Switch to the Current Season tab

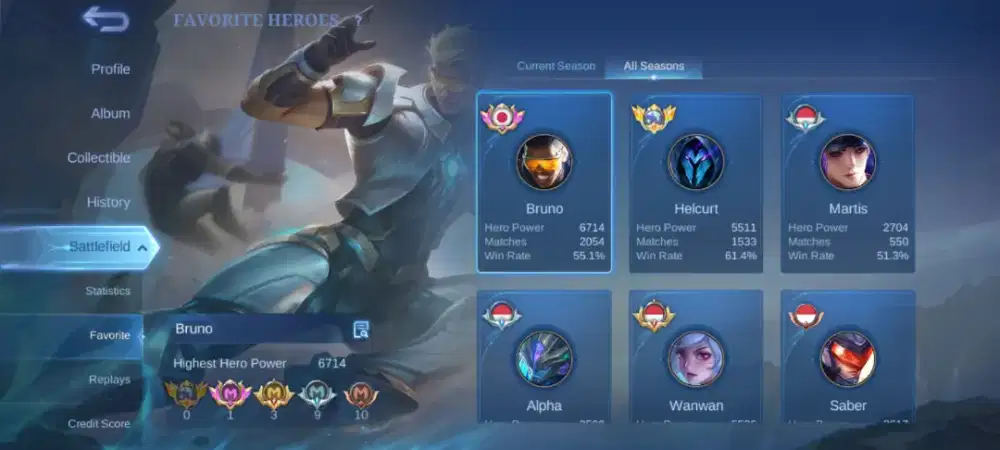tap(556, 66)
